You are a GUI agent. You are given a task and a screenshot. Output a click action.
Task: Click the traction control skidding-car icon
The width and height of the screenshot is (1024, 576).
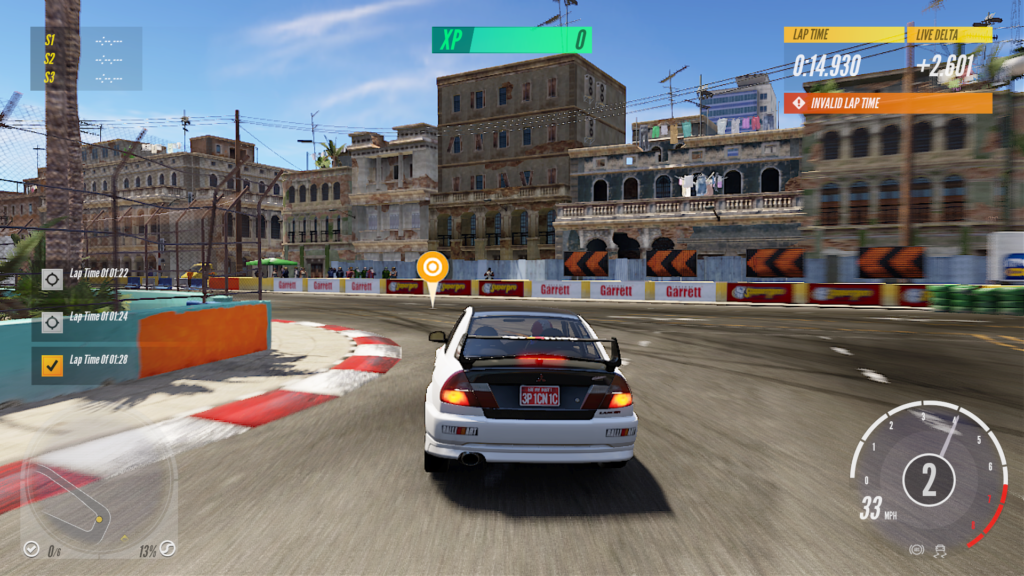[x=940, y=550]
